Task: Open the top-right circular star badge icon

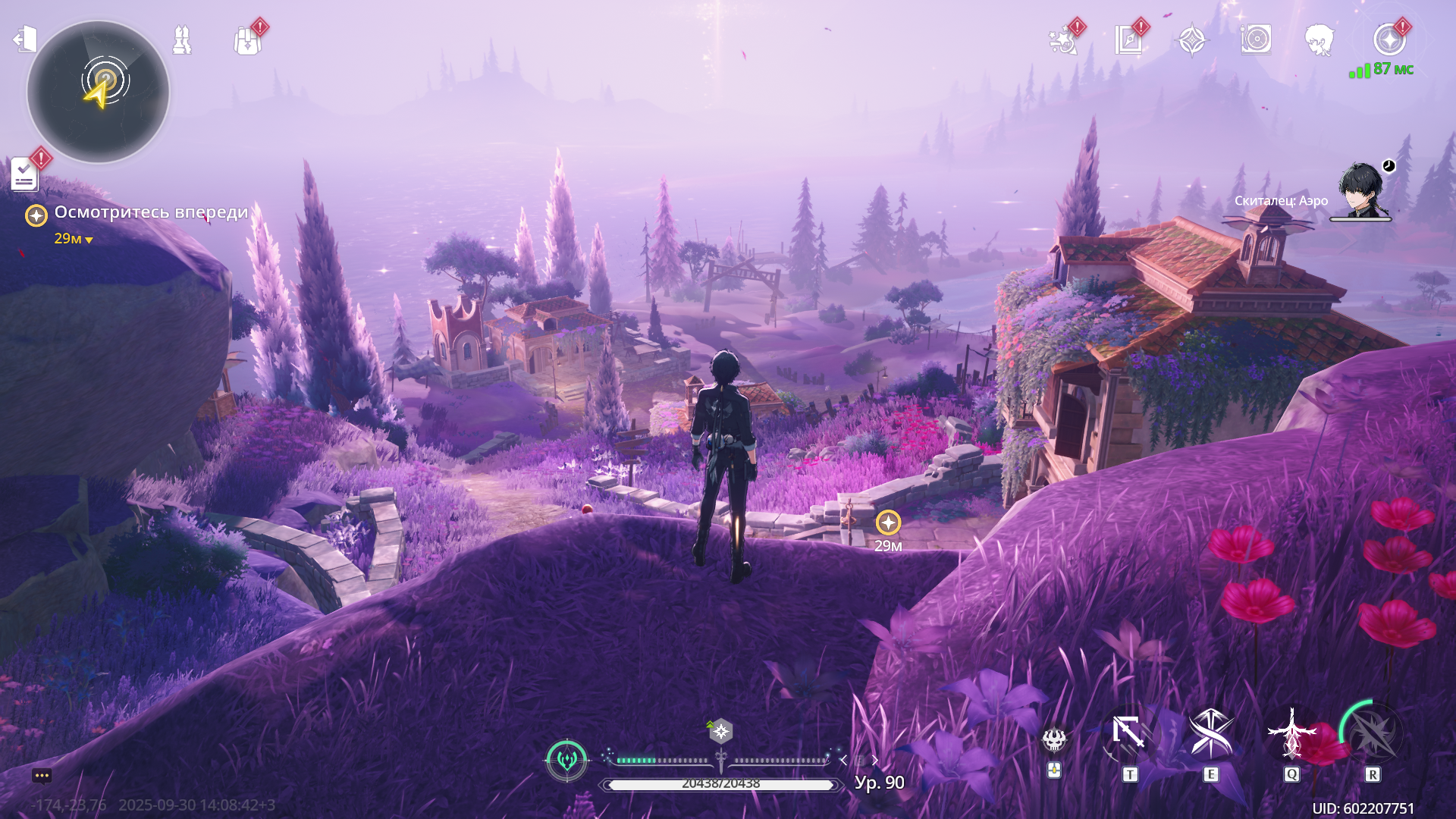Action: pos(1389,39)
